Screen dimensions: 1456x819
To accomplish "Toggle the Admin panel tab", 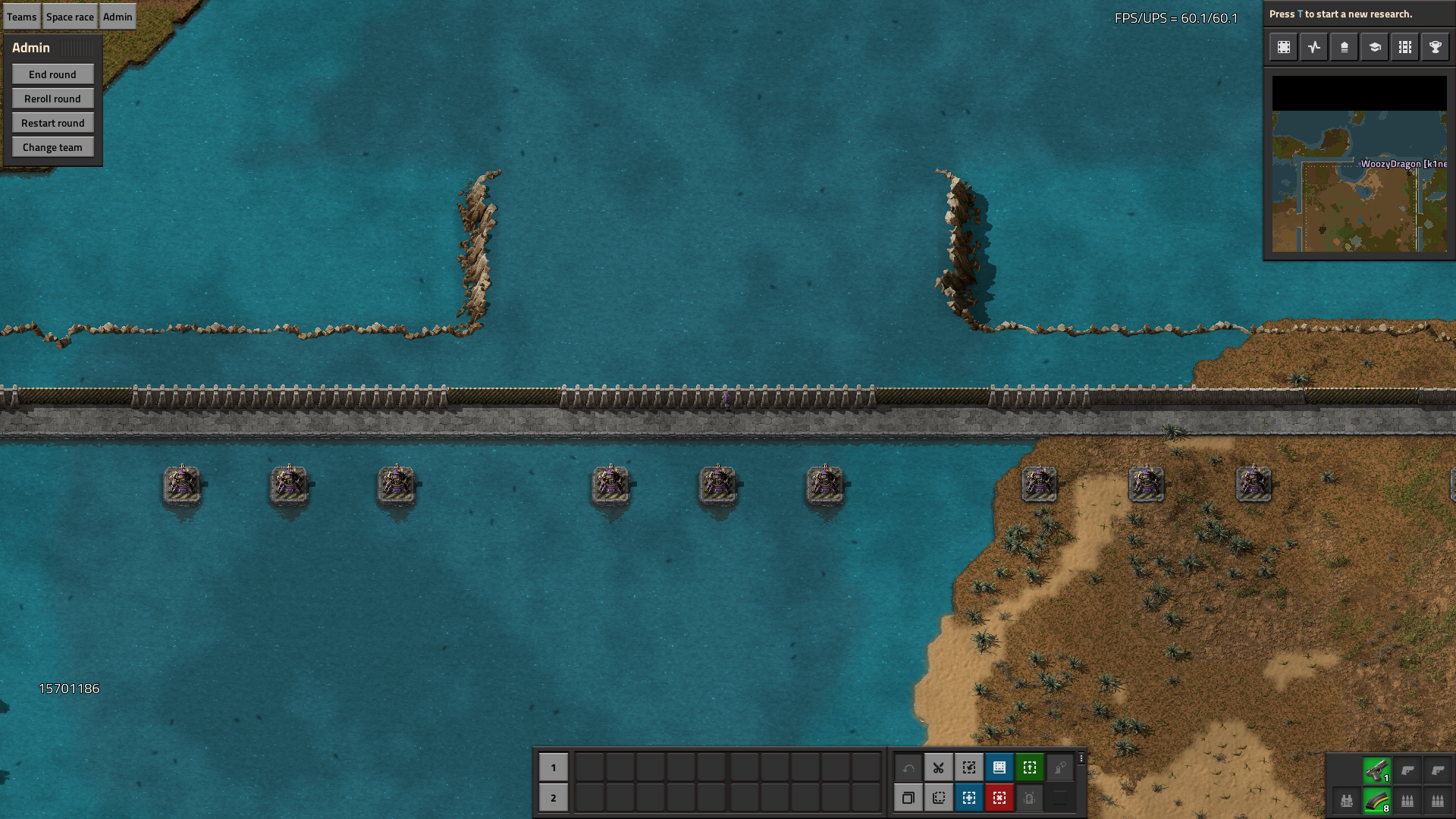I will [x=118, y=17].
